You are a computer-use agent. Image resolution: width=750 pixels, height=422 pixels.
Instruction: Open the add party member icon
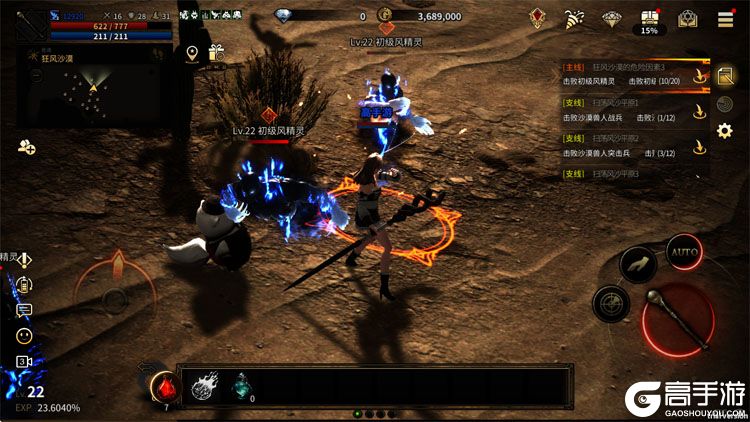[26, 147]
